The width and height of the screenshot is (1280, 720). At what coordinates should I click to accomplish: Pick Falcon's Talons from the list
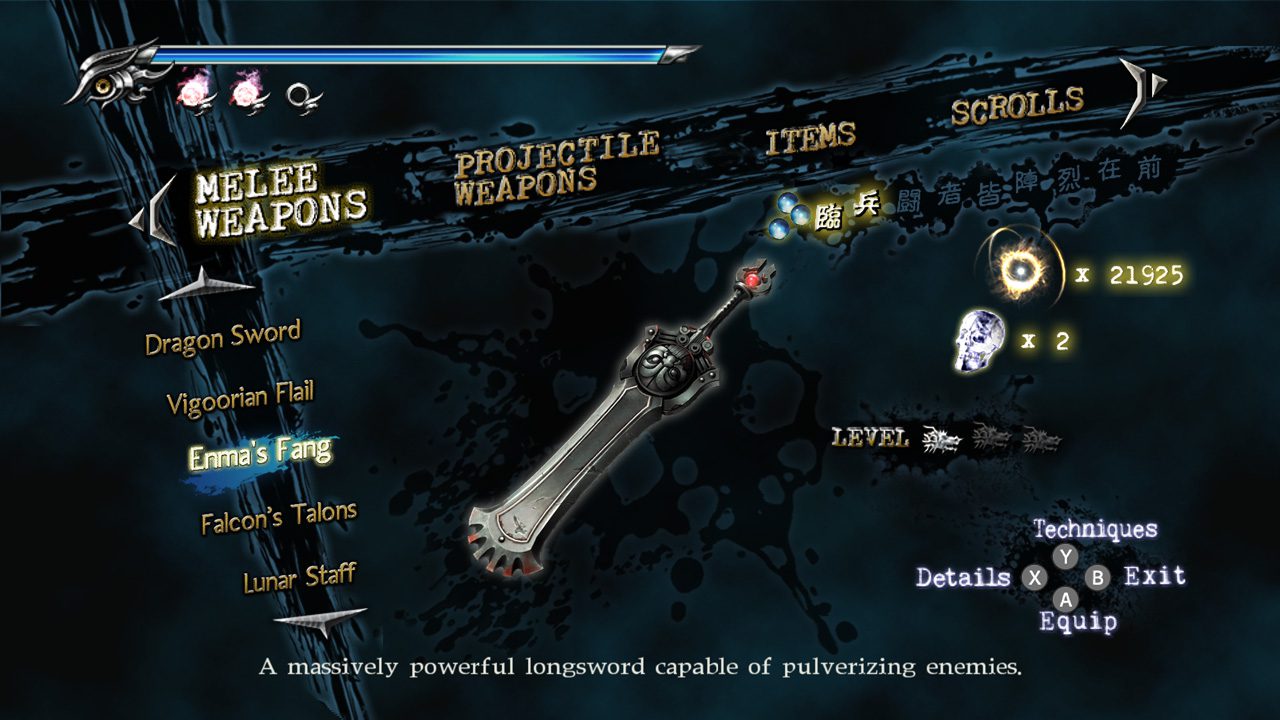(x=278, y=517)
